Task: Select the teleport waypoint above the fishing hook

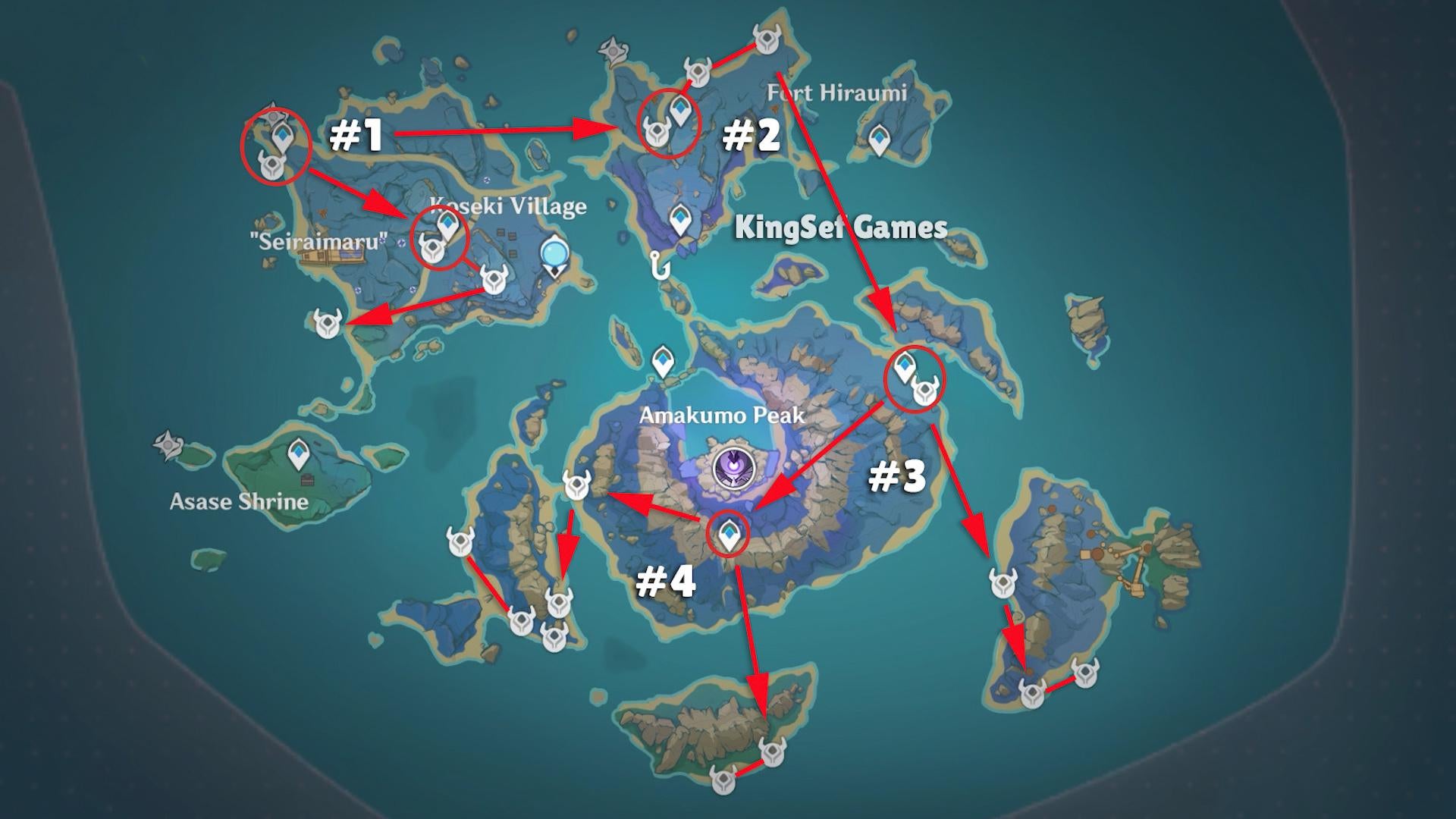Action: [679, 221]
